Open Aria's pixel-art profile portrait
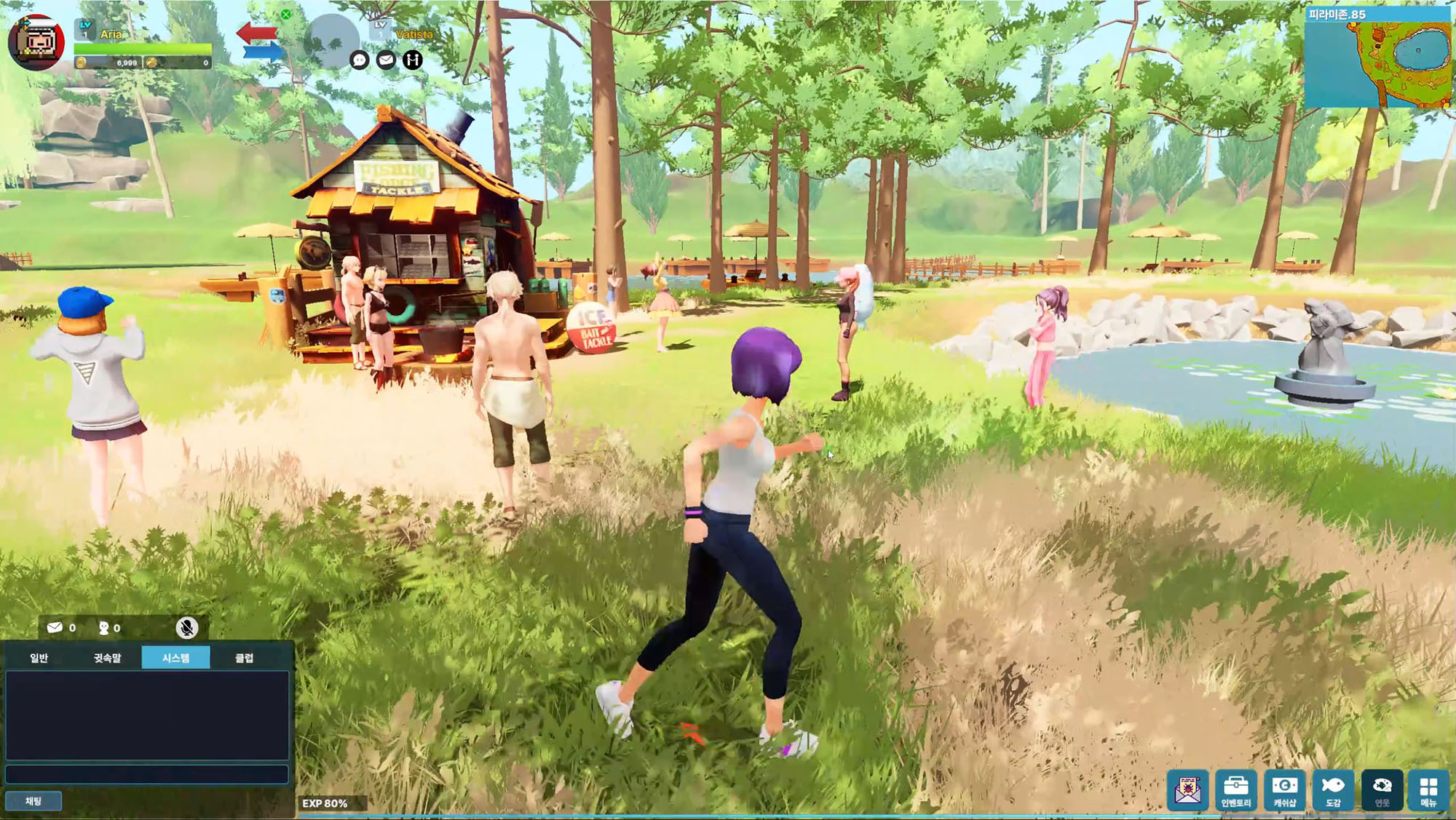This screenshot has width=1456, height=820. coord(36,41)
